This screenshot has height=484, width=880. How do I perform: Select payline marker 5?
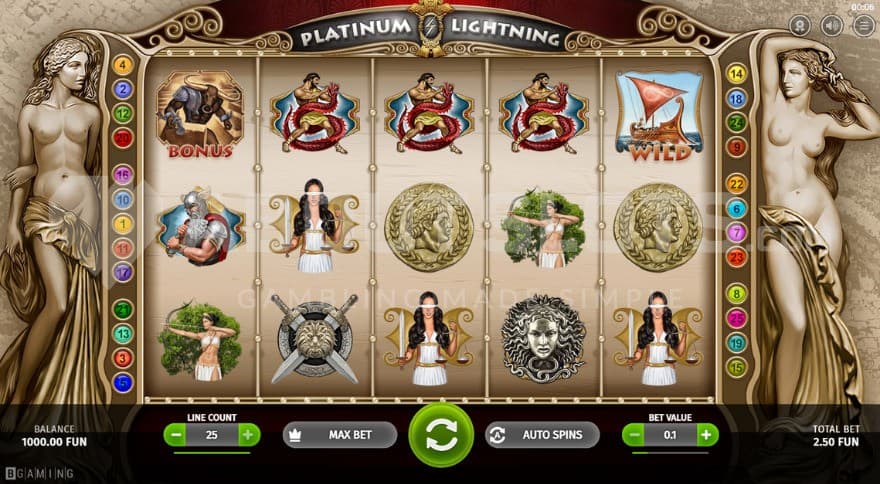(123, 381)
